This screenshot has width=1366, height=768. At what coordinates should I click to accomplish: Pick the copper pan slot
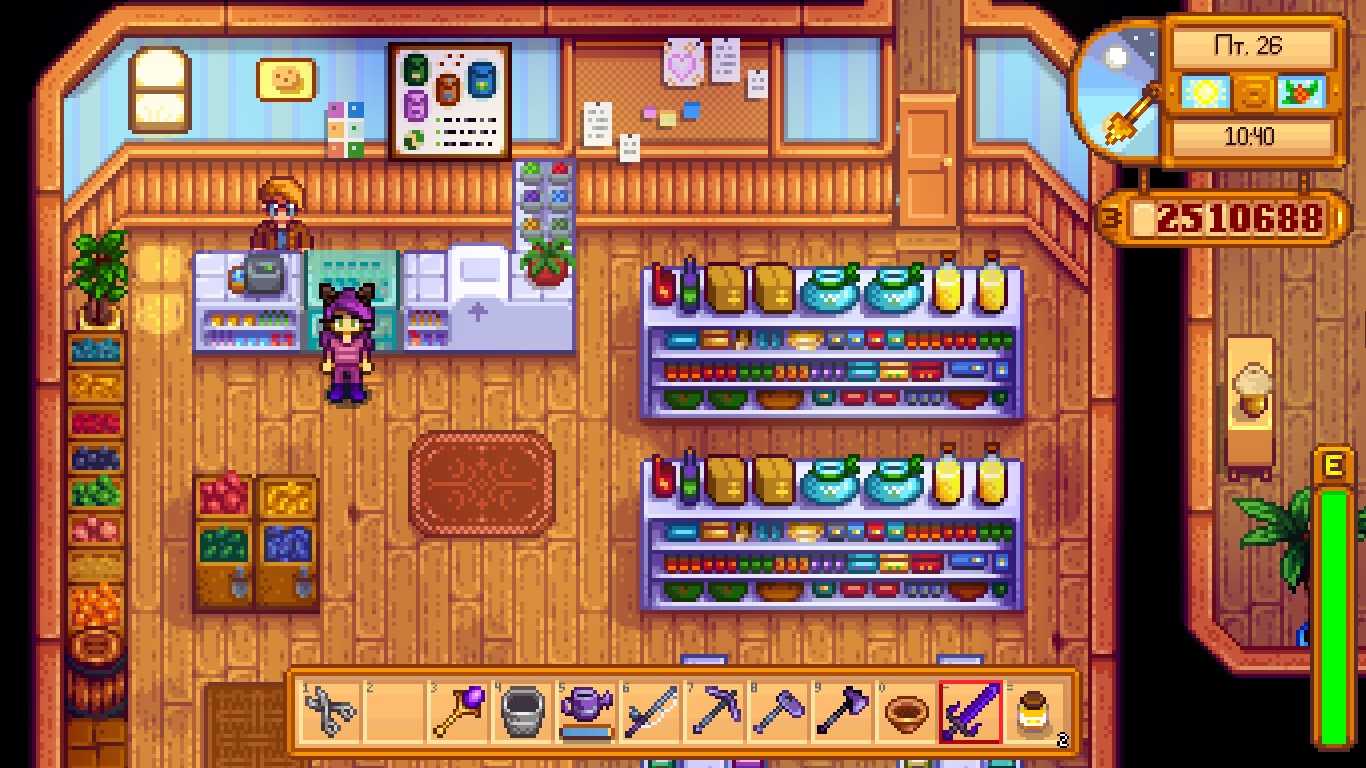(906, 713)
